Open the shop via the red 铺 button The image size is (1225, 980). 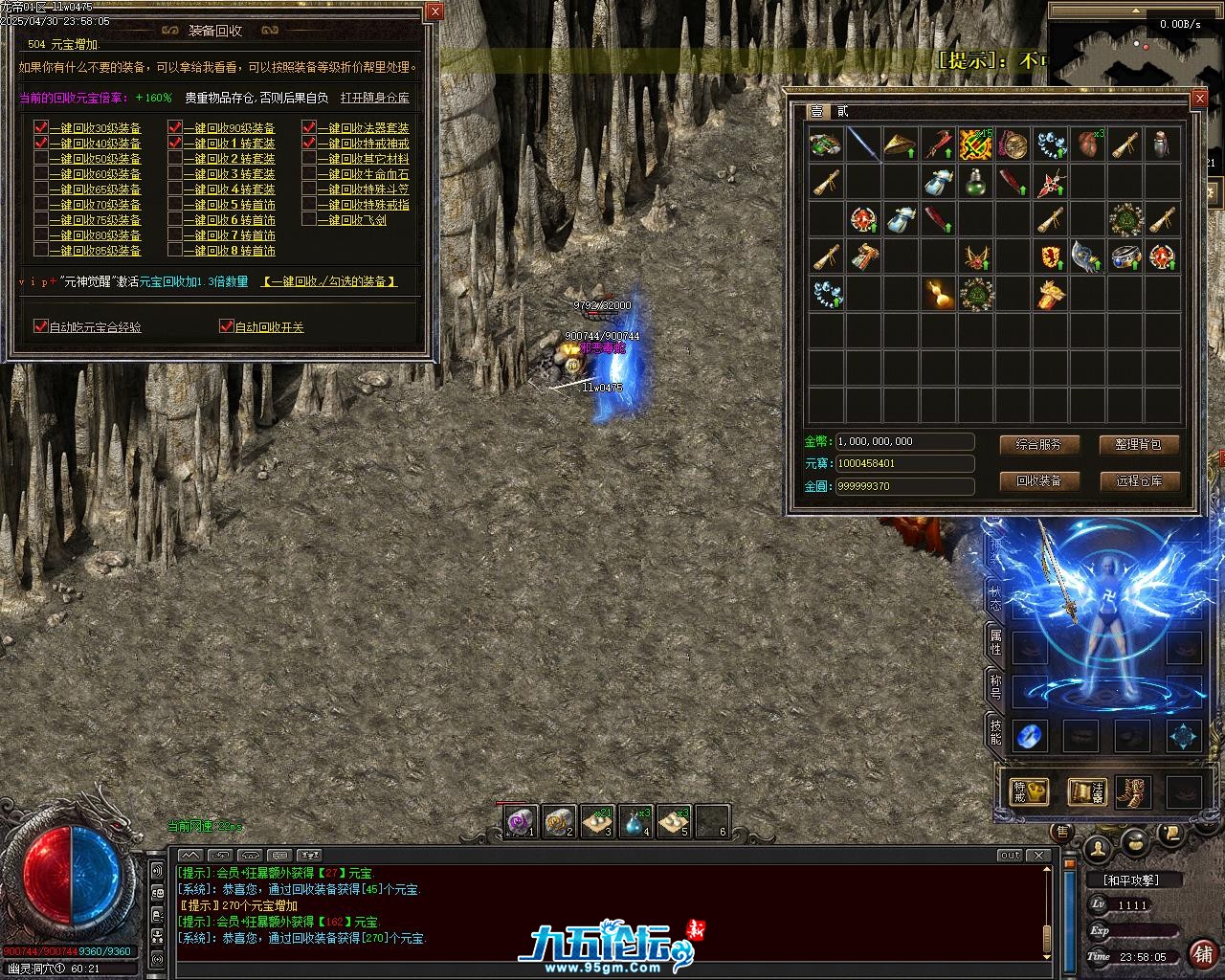pos(1203,953)
